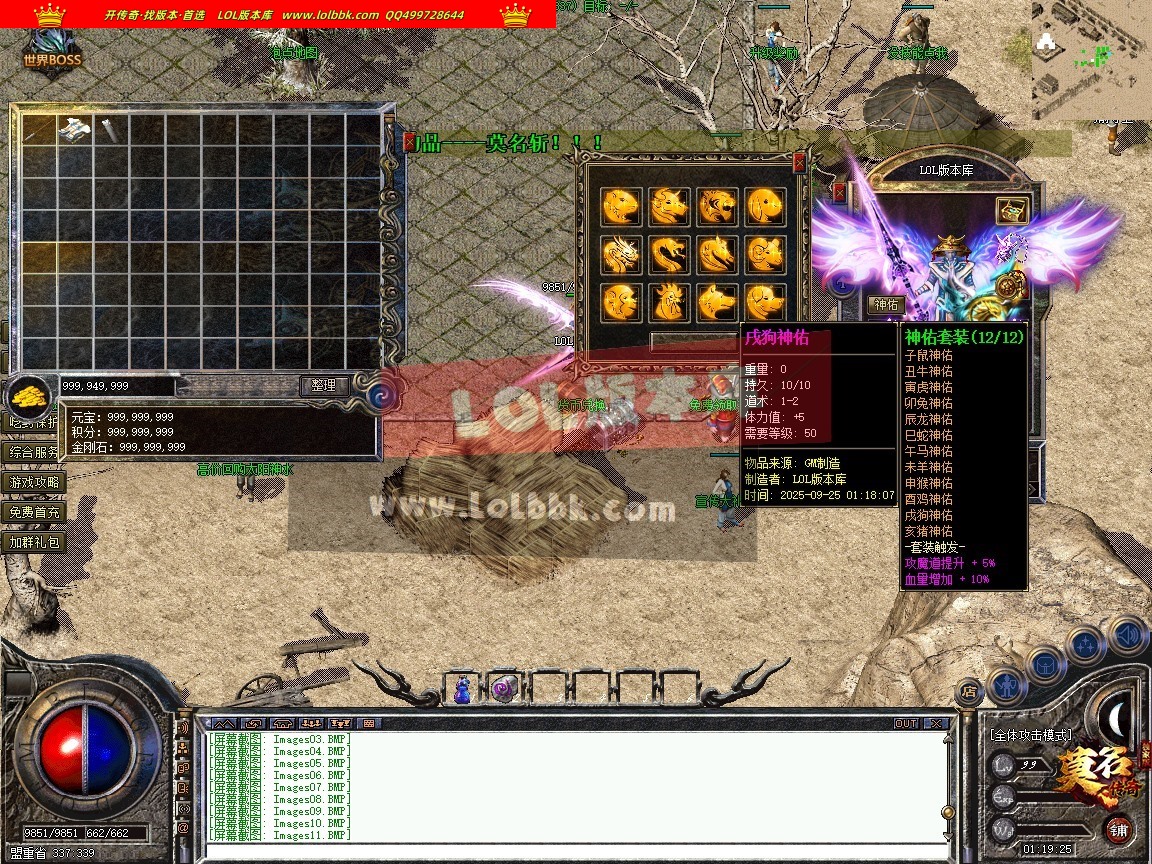The height and width of the screenshot is (864, 1152).
Task: Pick the snake zodiac blessing slot
Action: click(x=669, y=254)
